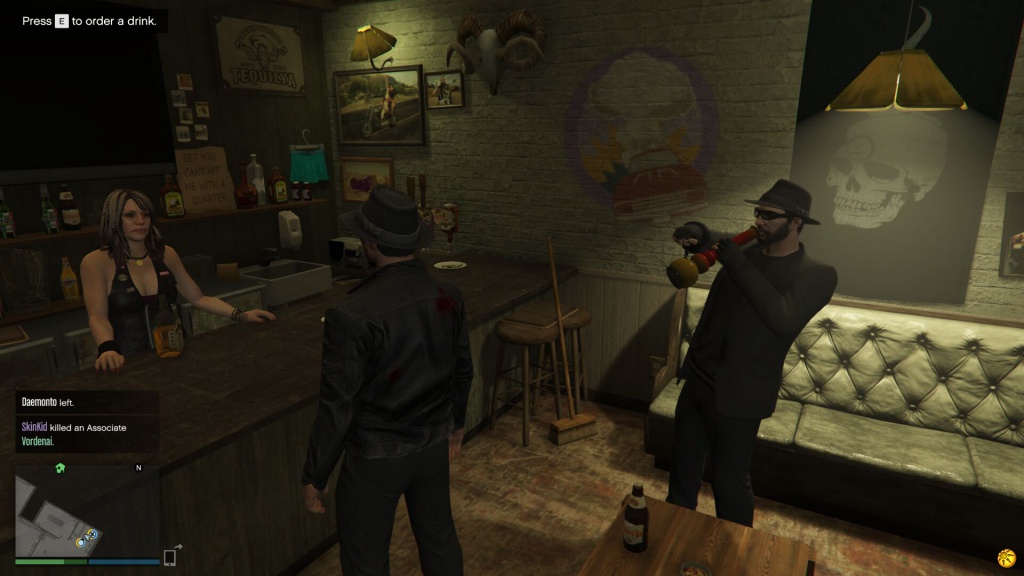Screen dimensions: 1024x576
Task: Click the yellow sun icon in the corner
Action: 1005,556
